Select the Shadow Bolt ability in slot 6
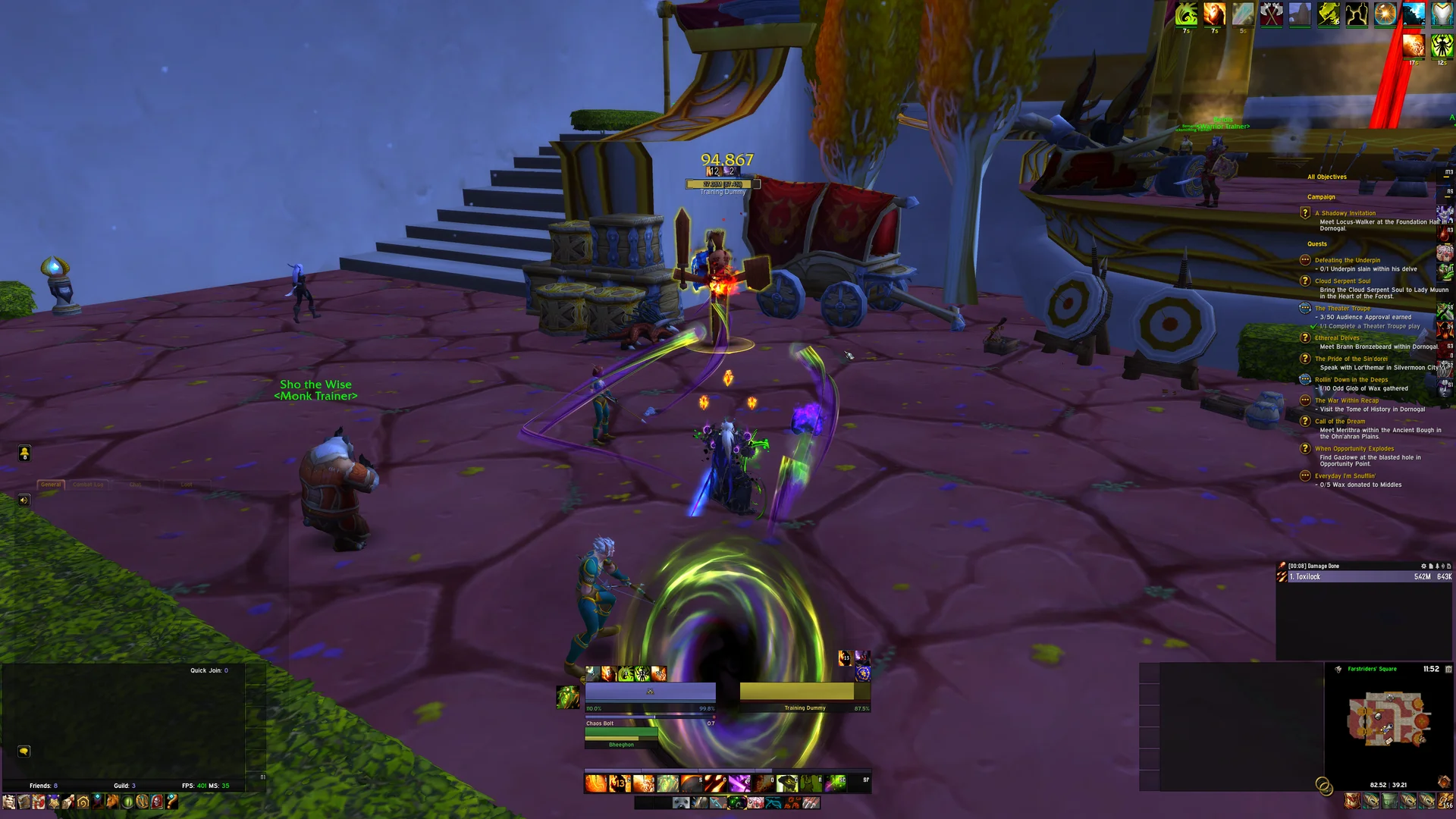This screenshot has width=1456, height=819. pyautogui.click(x=714, y=782)
